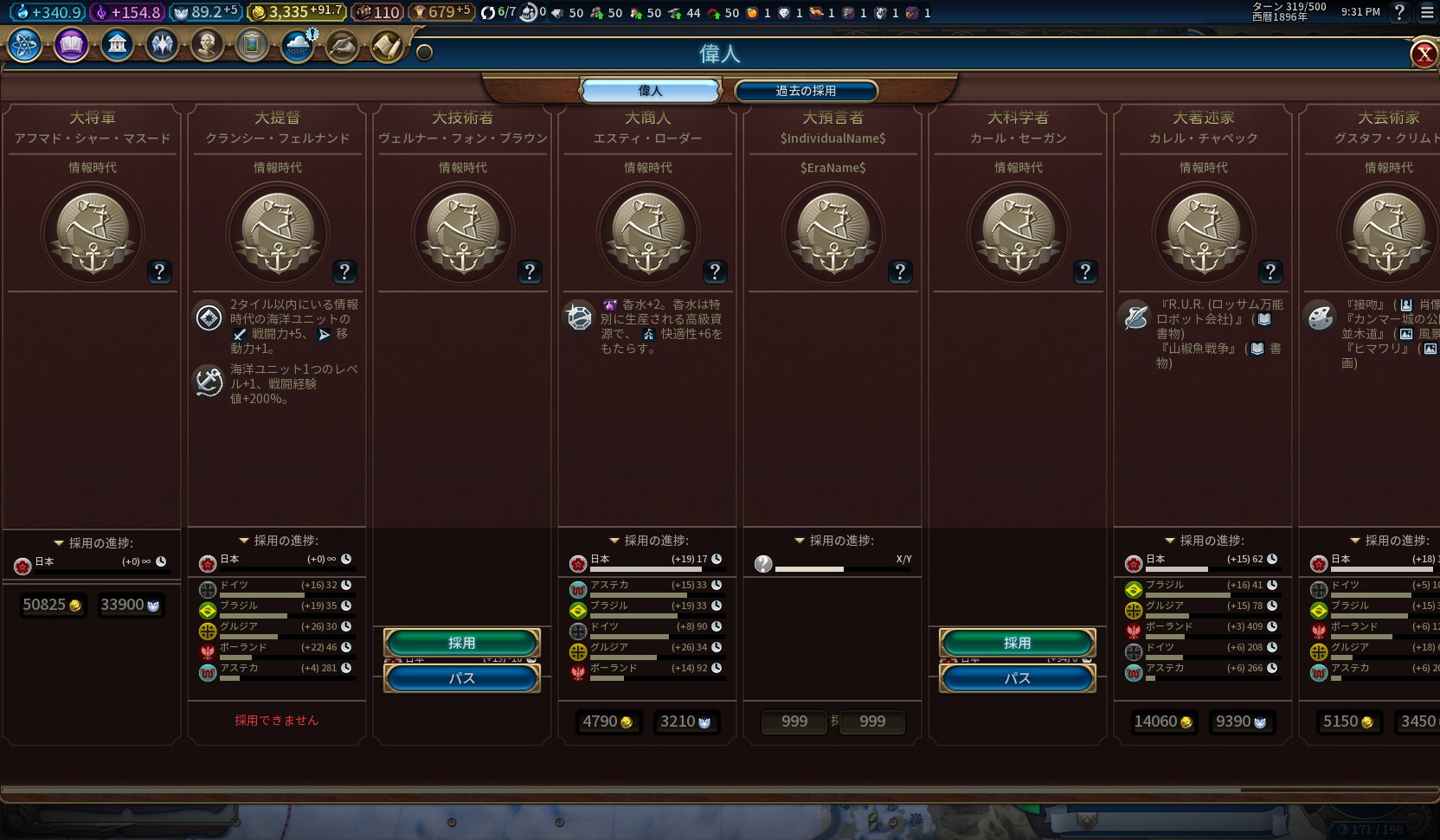
Task: Buy Great Writer with 9390 faith
Action: [1241, 721]
